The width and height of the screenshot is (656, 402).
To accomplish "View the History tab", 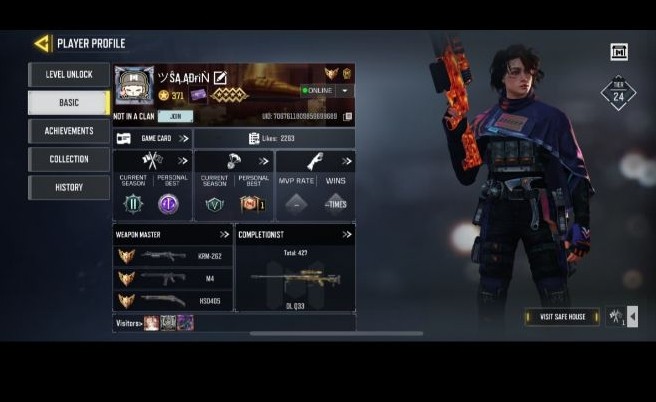I will [x=69, y=187].
